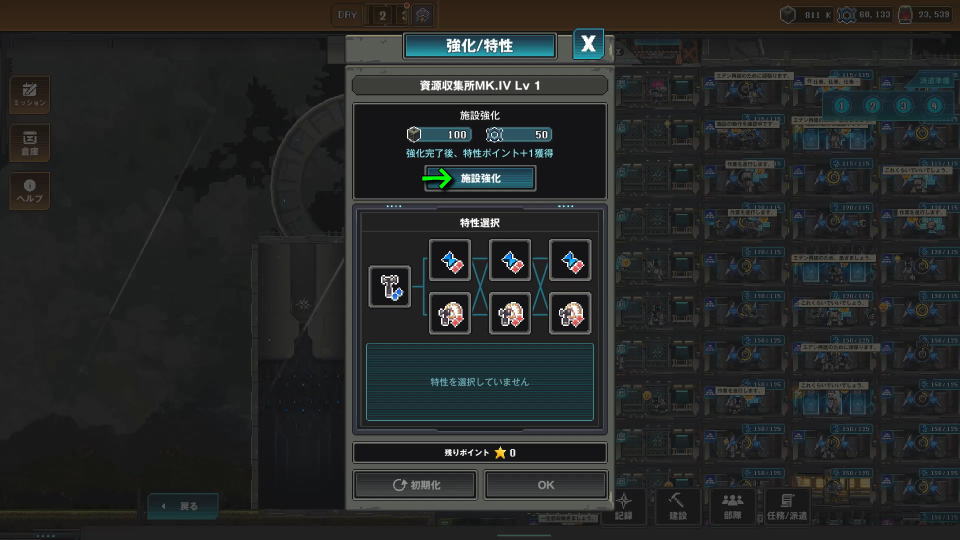Click the 施設強化 upgrade button
This screenshot has width=960, height=540.
click(480, 178)
